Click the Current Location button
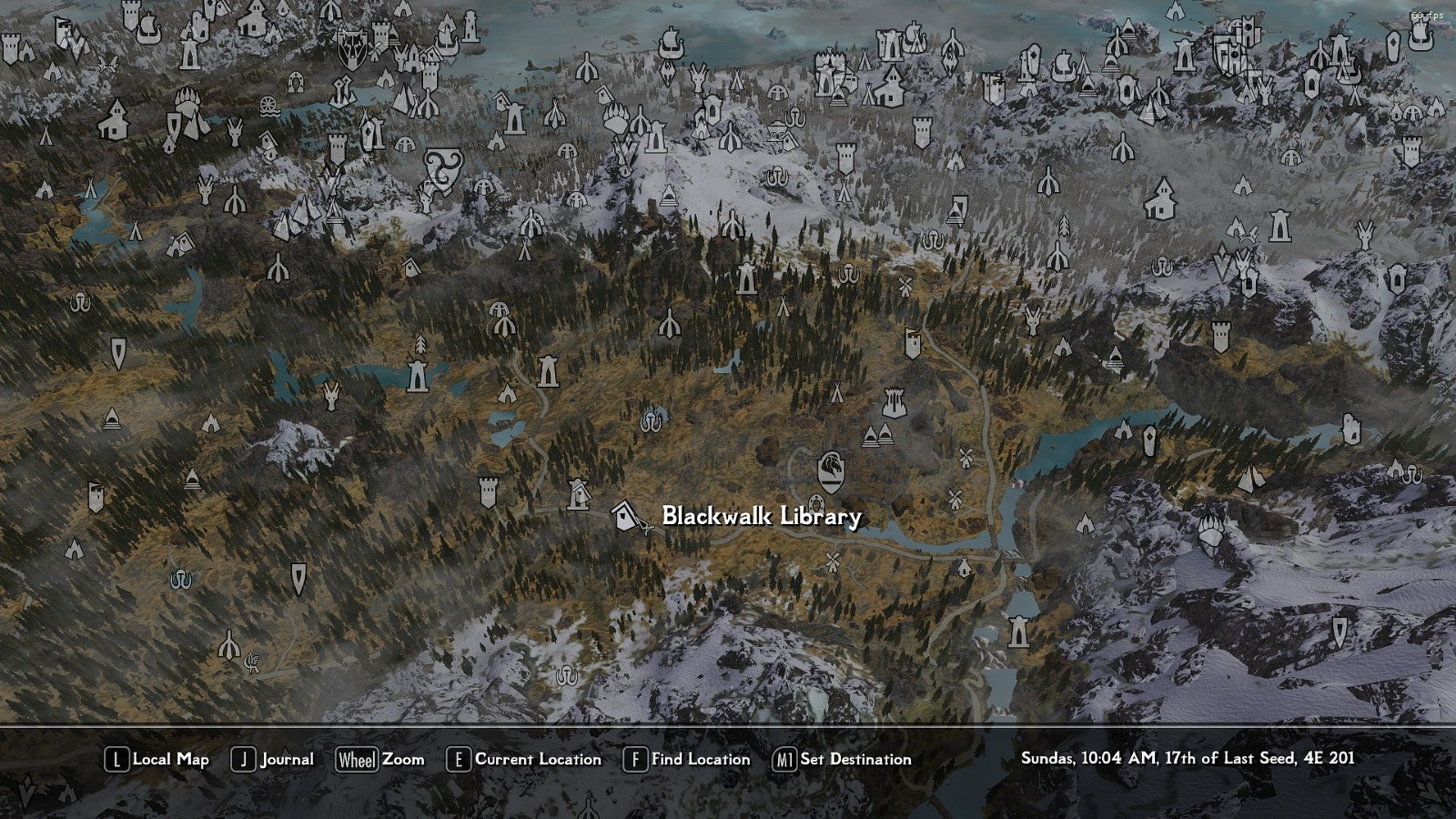Image resolution: width=1456 pixels, height=819 pixels. (523, 759)
